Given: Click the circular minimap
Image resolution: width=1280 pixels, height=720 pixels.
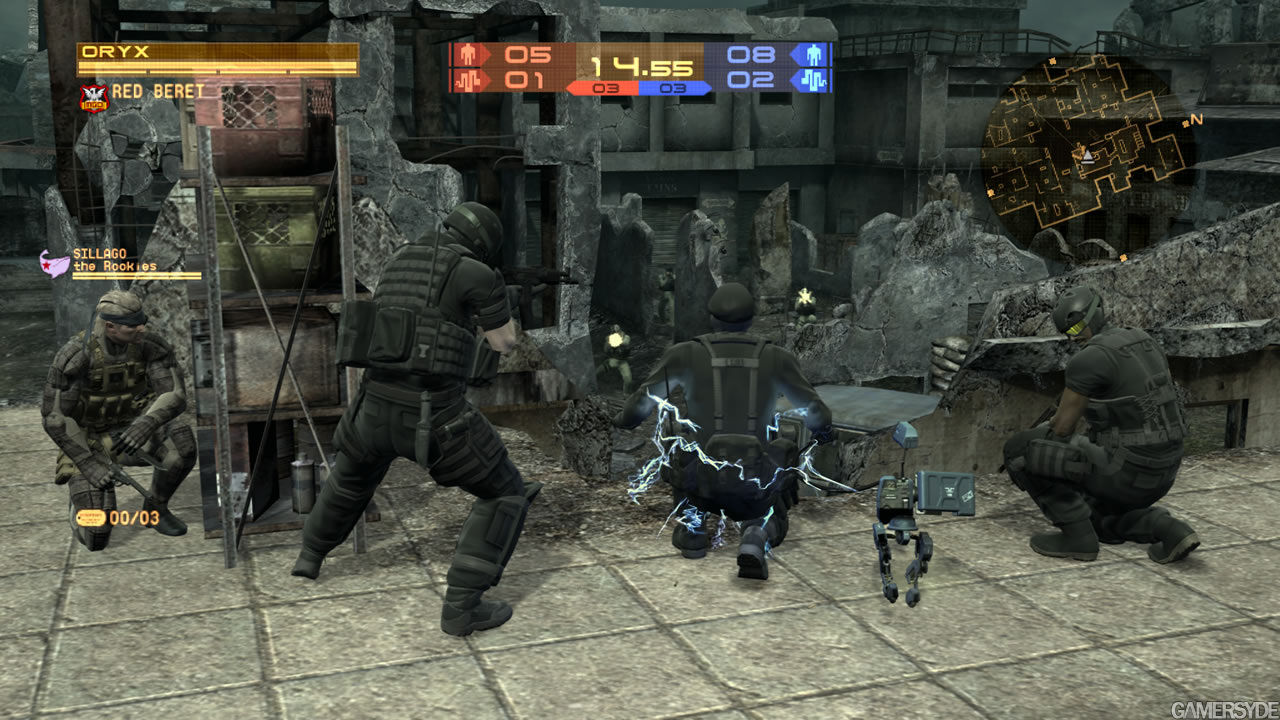Looking at the screenshot, I should (x=1085, y=140).
